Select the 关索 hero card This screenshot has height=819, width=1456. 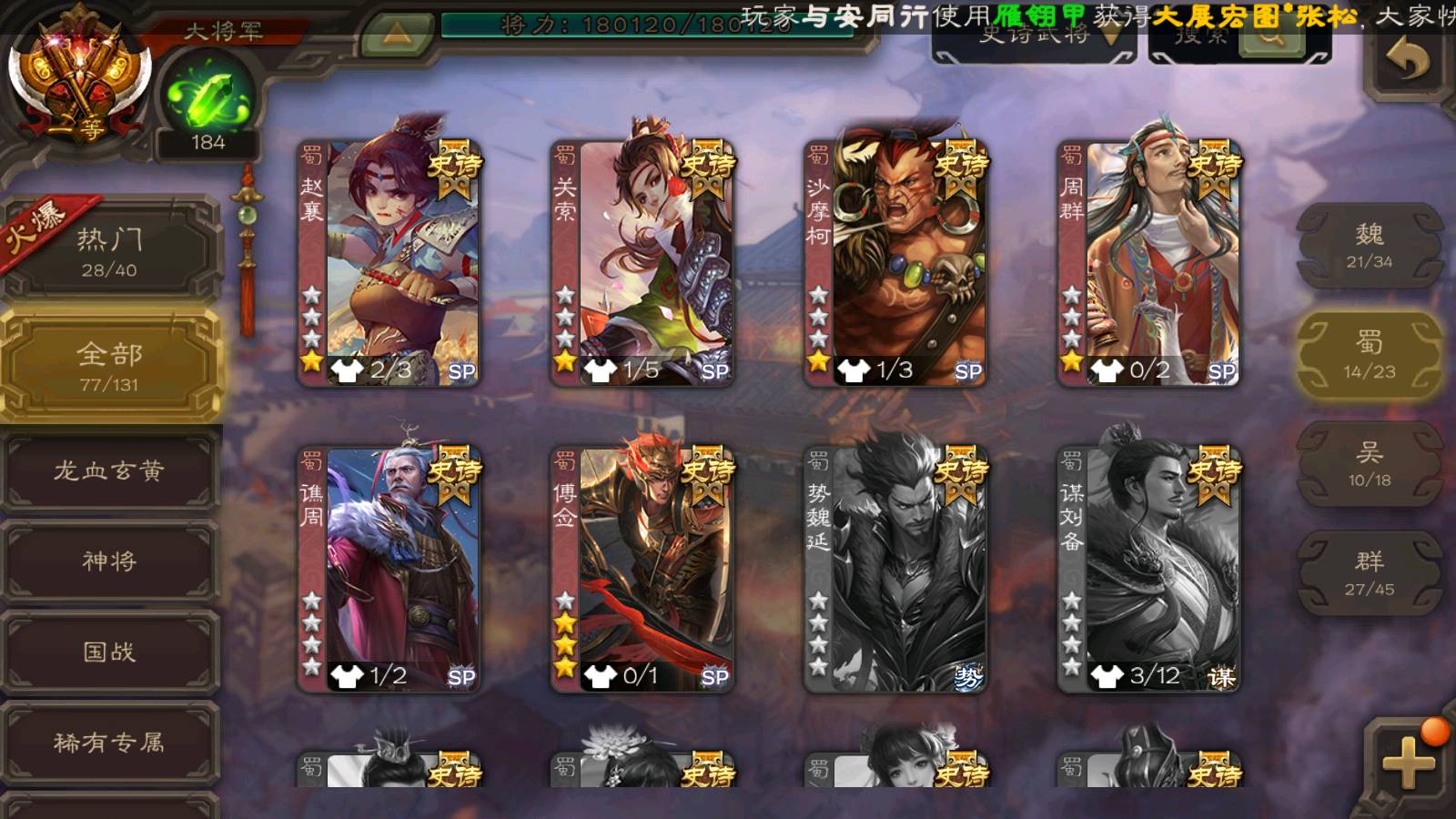(x=644, y=262)
